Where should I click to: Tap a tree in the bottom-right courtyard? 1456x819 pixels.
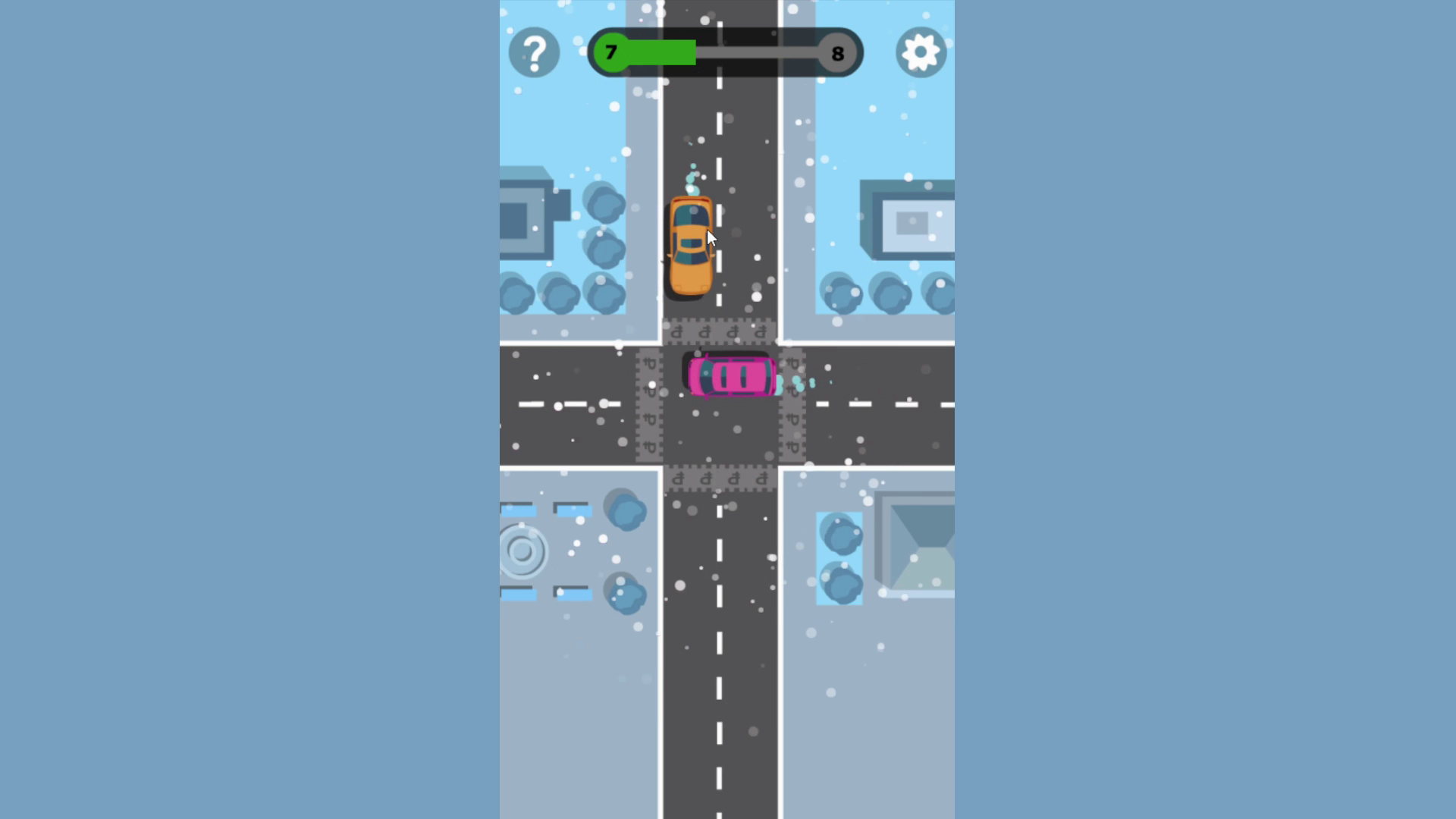point(838,535)
